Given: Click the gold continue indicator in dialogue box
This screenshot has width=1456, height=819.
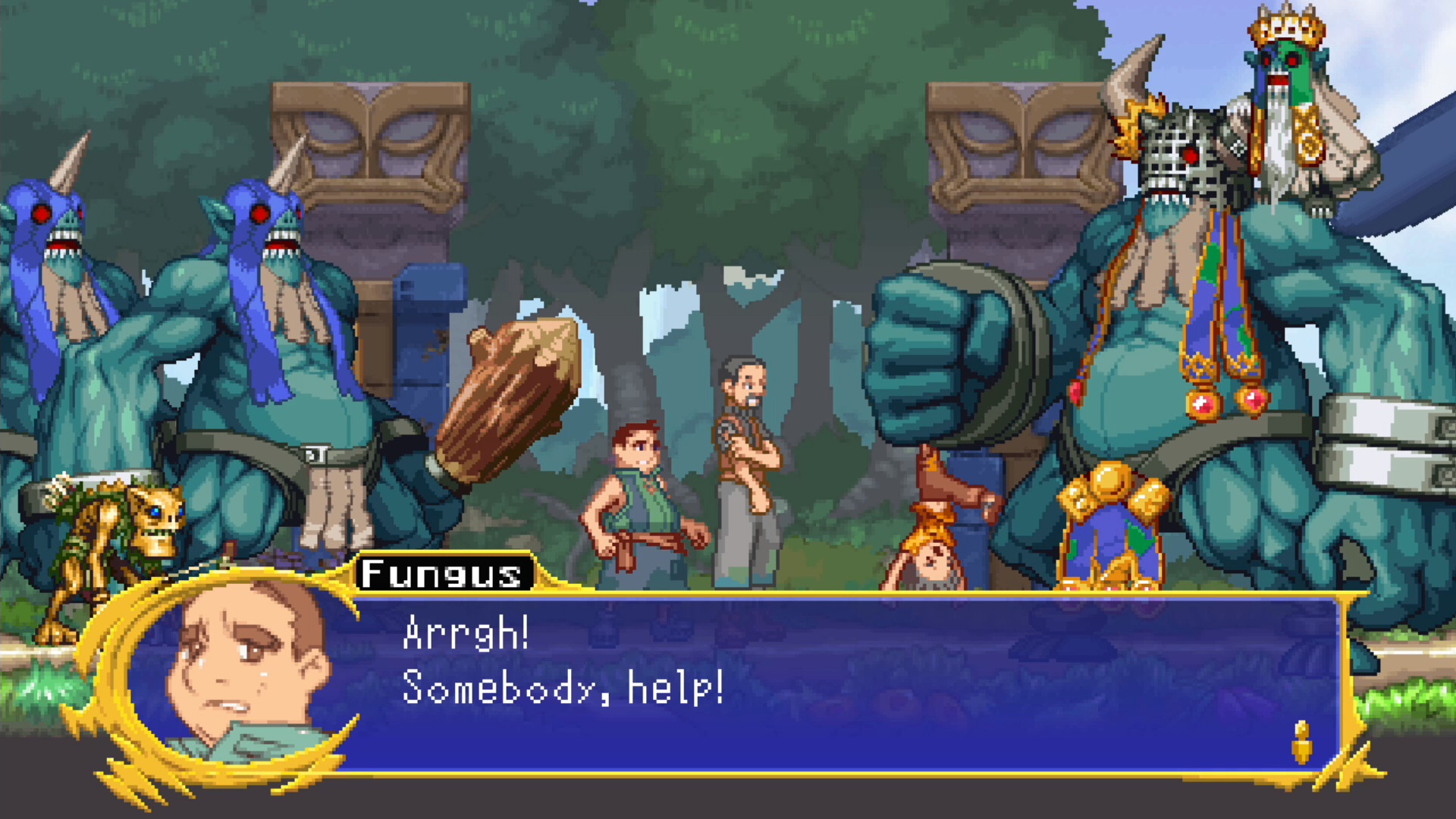Looking at the screenshot, I should 1301,742.
